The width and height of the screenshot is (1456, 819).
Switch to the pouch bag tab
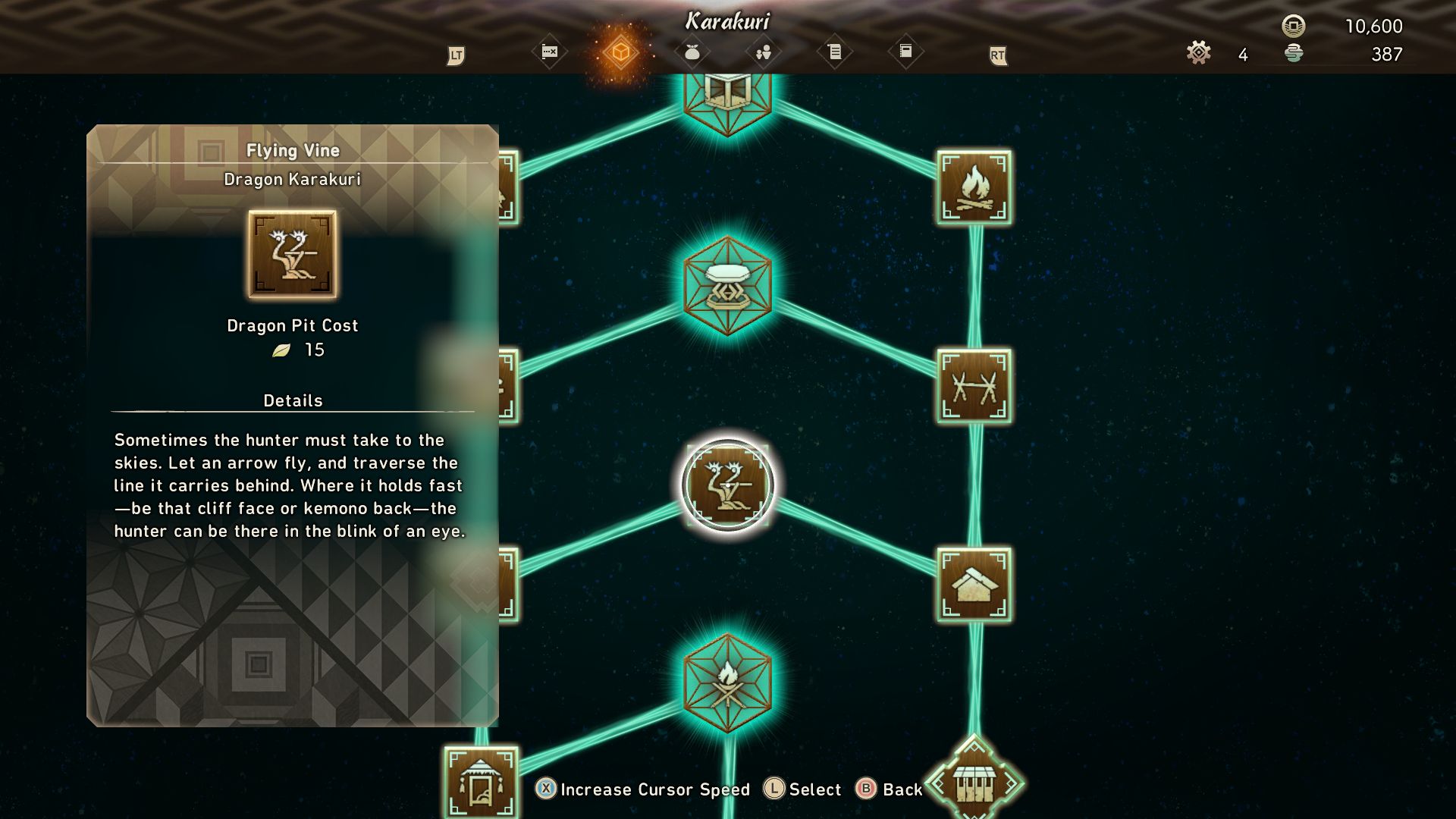pyautogui.click(x=692, y=52)
